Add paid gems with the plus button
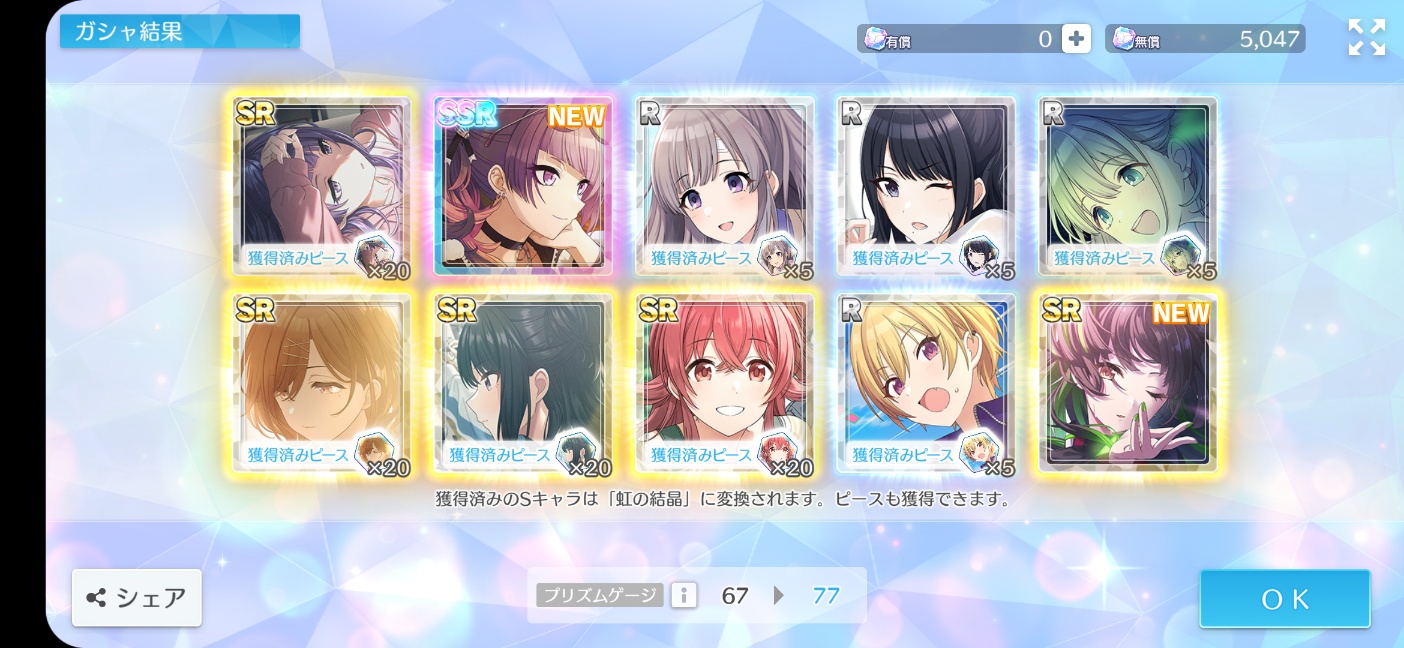This screenshot has height=648, width=1404. pyautogui.click(x=1076, y=39)
